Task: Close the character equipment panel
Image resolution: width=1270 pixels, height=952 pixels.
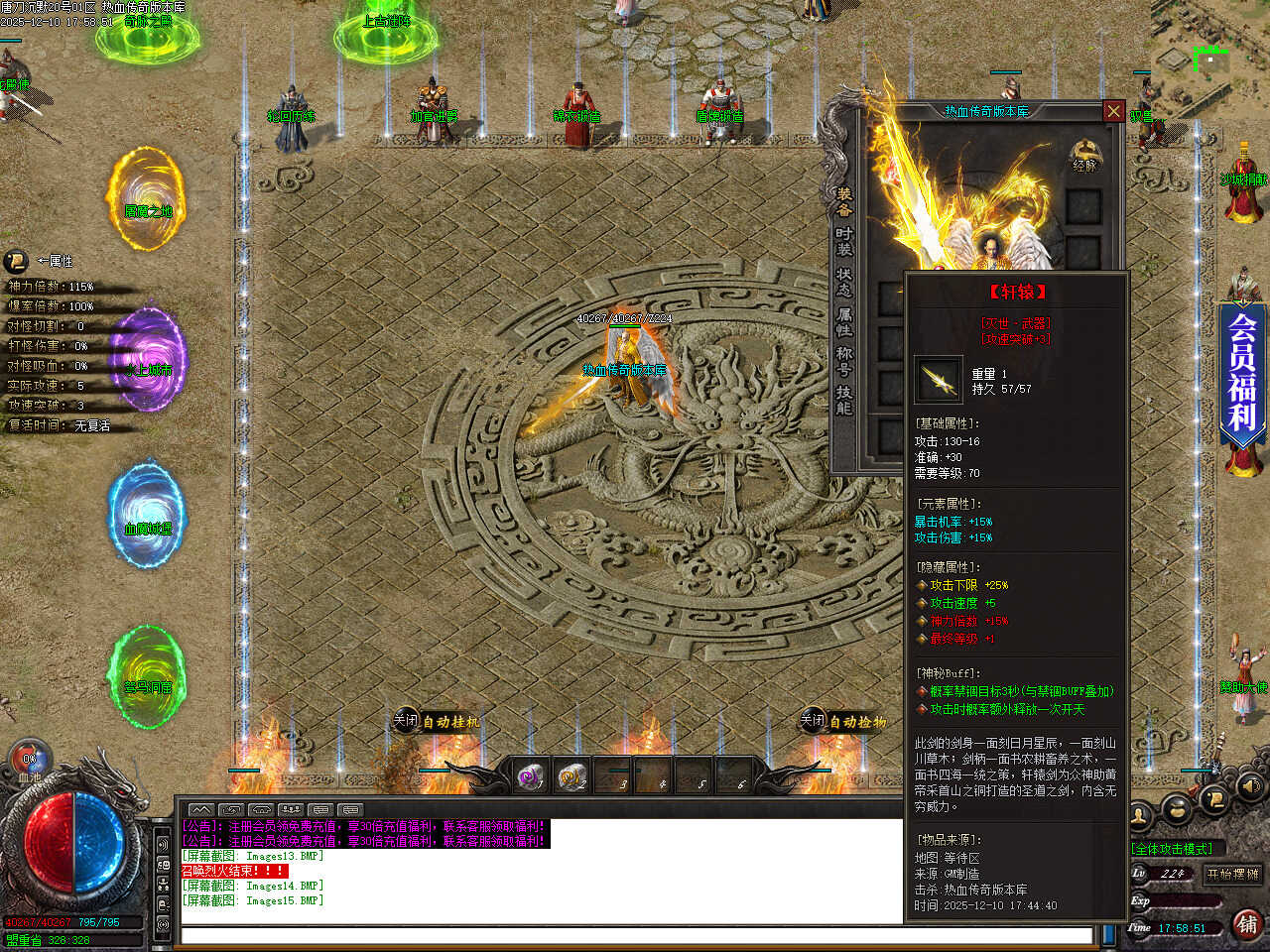Action: [1113, 111]
